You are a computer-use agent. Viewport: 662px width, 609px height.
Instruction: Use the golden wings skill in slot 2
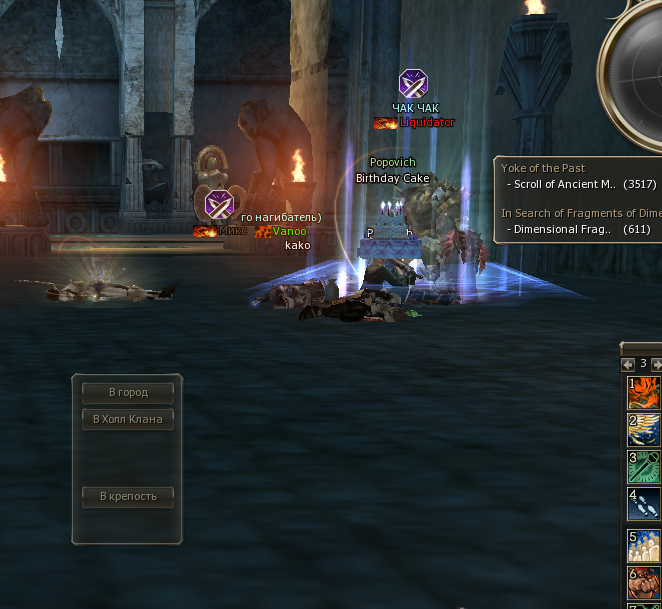click(x=645, y=430)
